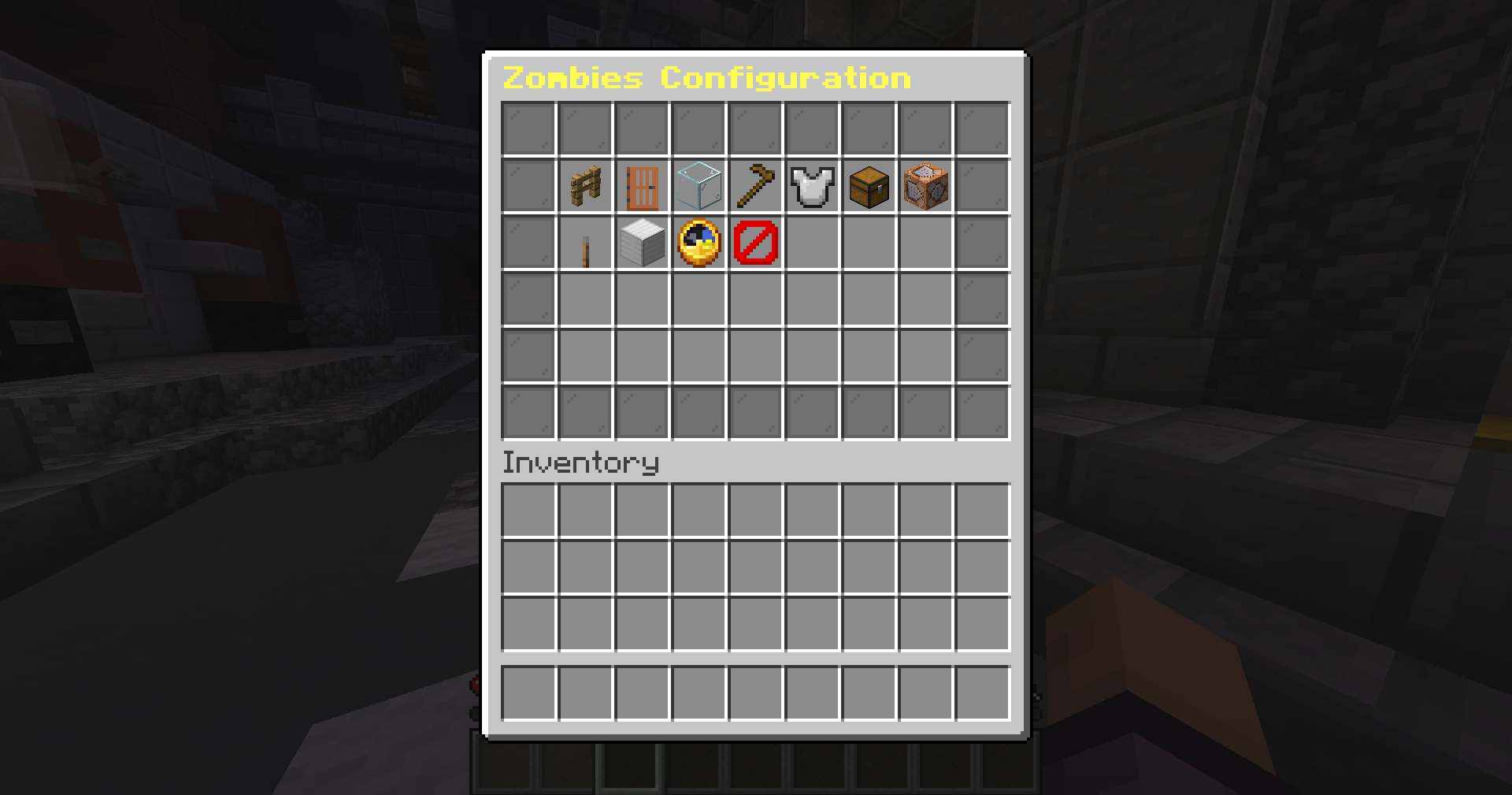
Task: Disable via the red barrier icon
Action: pos(755,241)
